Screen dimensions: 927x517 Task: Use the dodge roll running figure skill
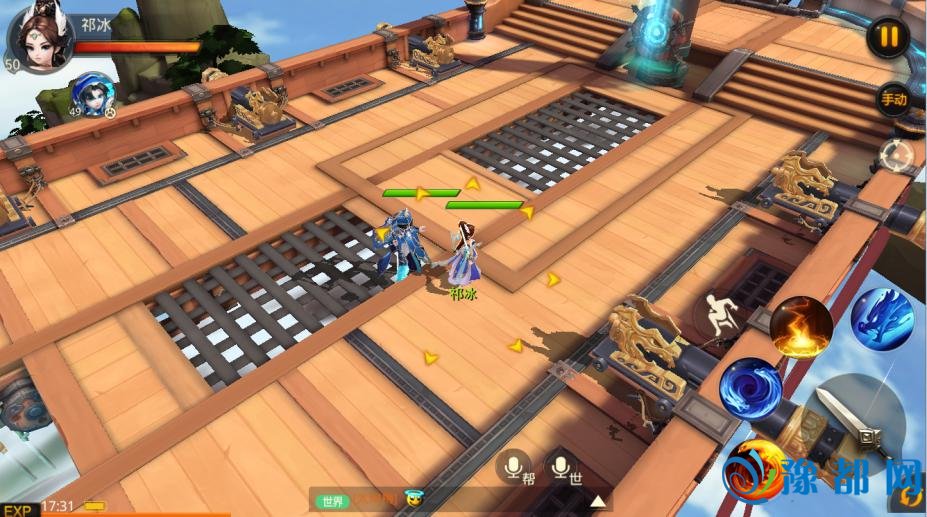718,316
